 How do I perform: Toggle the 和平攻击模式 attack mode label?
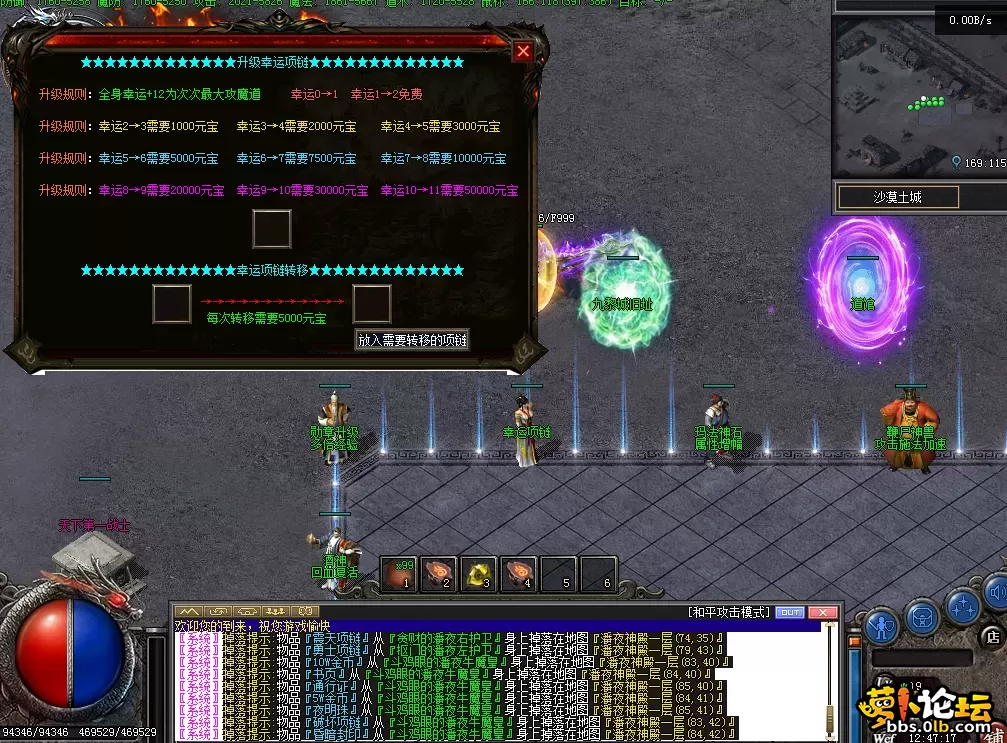pyautogui.click(x=729, y=612)
